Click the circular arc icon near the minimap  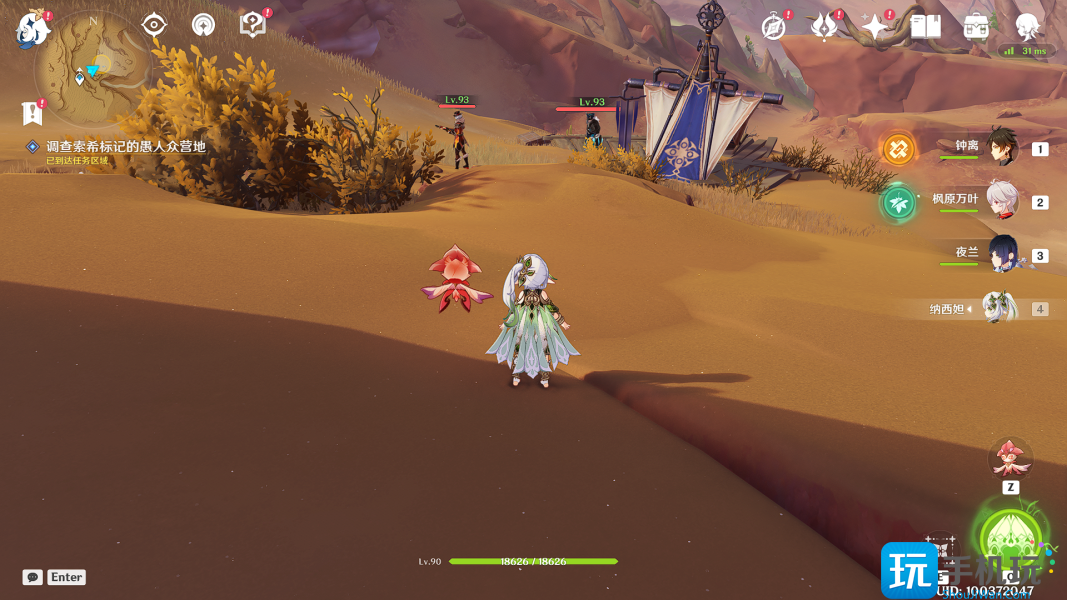pos(203,25)
